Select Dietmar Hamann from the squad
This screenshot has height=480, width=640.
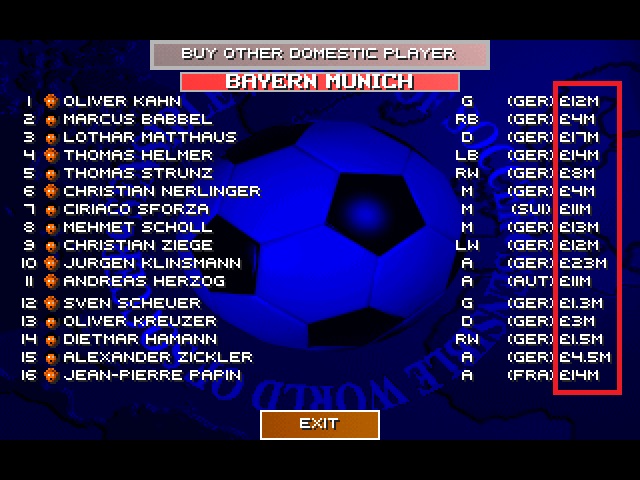click(x=140, y=339)
